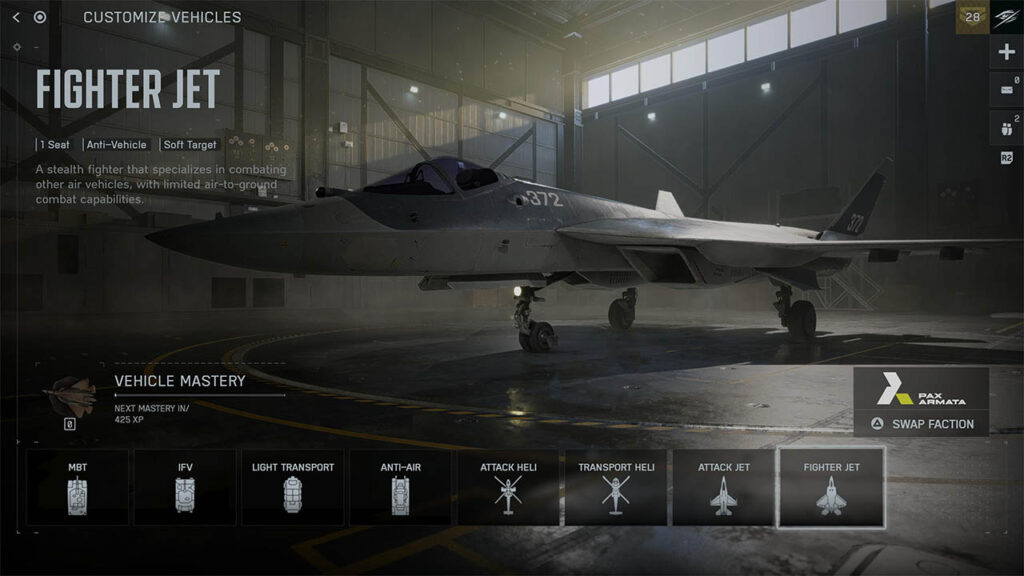Select the MBT vehicle tile
Image resolution: width=1024 pixels, height=576 pixels.
click(x=77, y=487)
